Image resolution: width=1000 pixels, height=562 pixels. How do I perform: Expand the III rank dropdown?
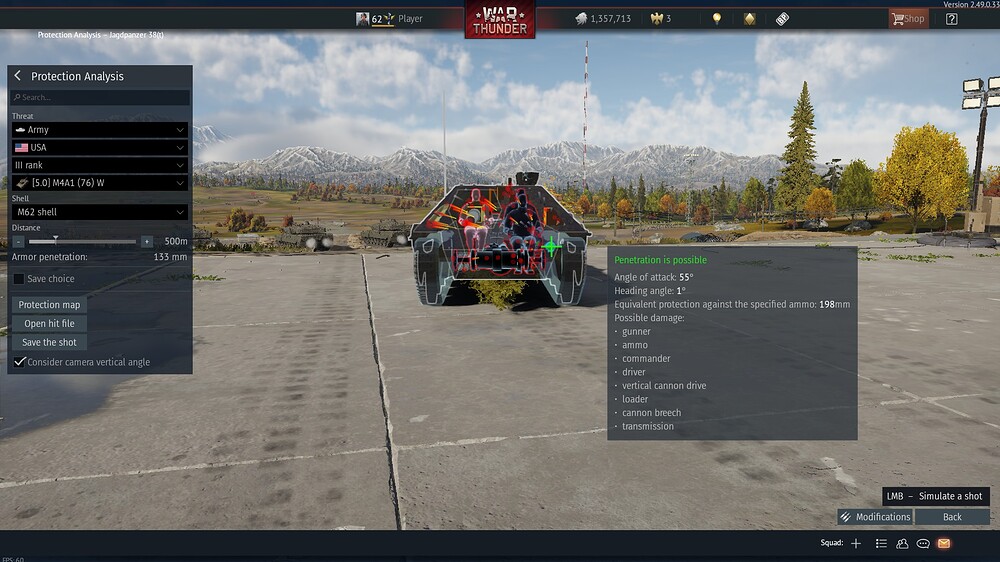[x=100, y=165]
